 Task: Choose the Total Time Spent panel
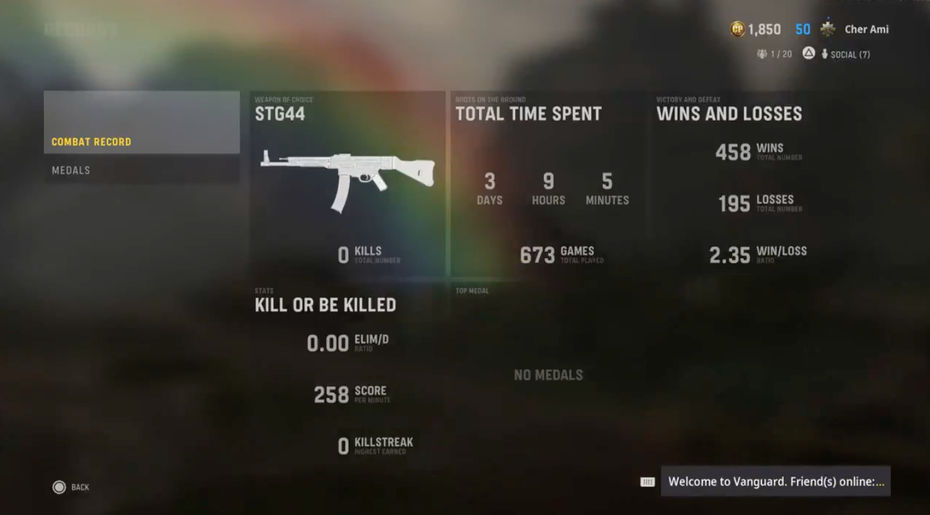pyautogui.click(x=547, y=184)
